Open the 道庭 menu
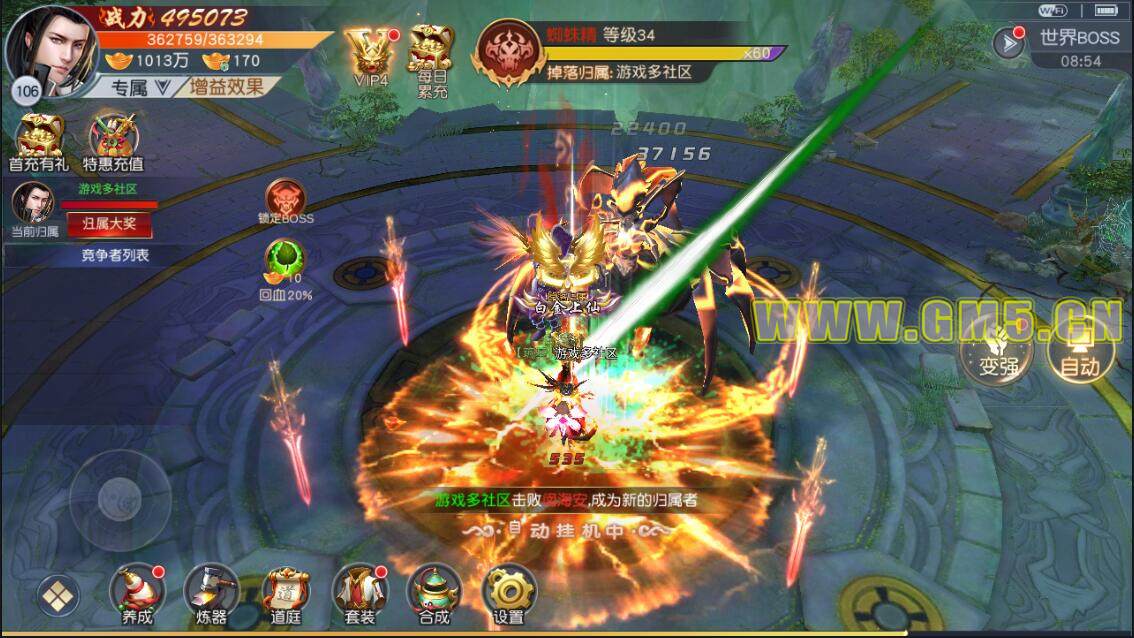This screenshot has height=638, width=1134. coord(286,594)
